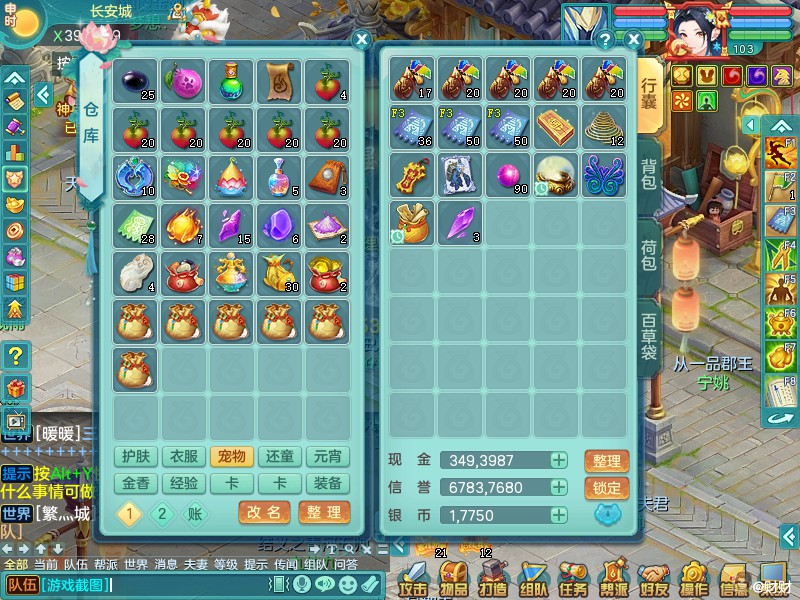
Task: Choose the 打造 crafting menu
Action: [493, 577]
